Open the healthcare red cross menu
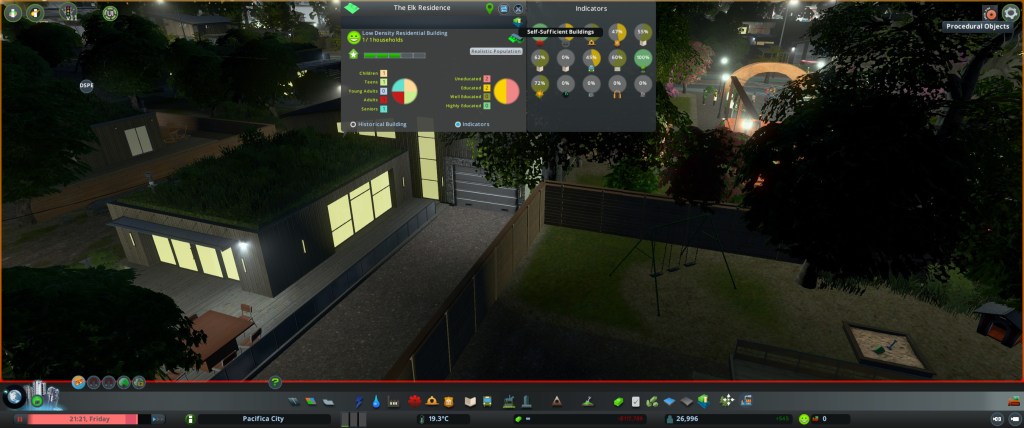1024x428 pixels. pos(414,401)
